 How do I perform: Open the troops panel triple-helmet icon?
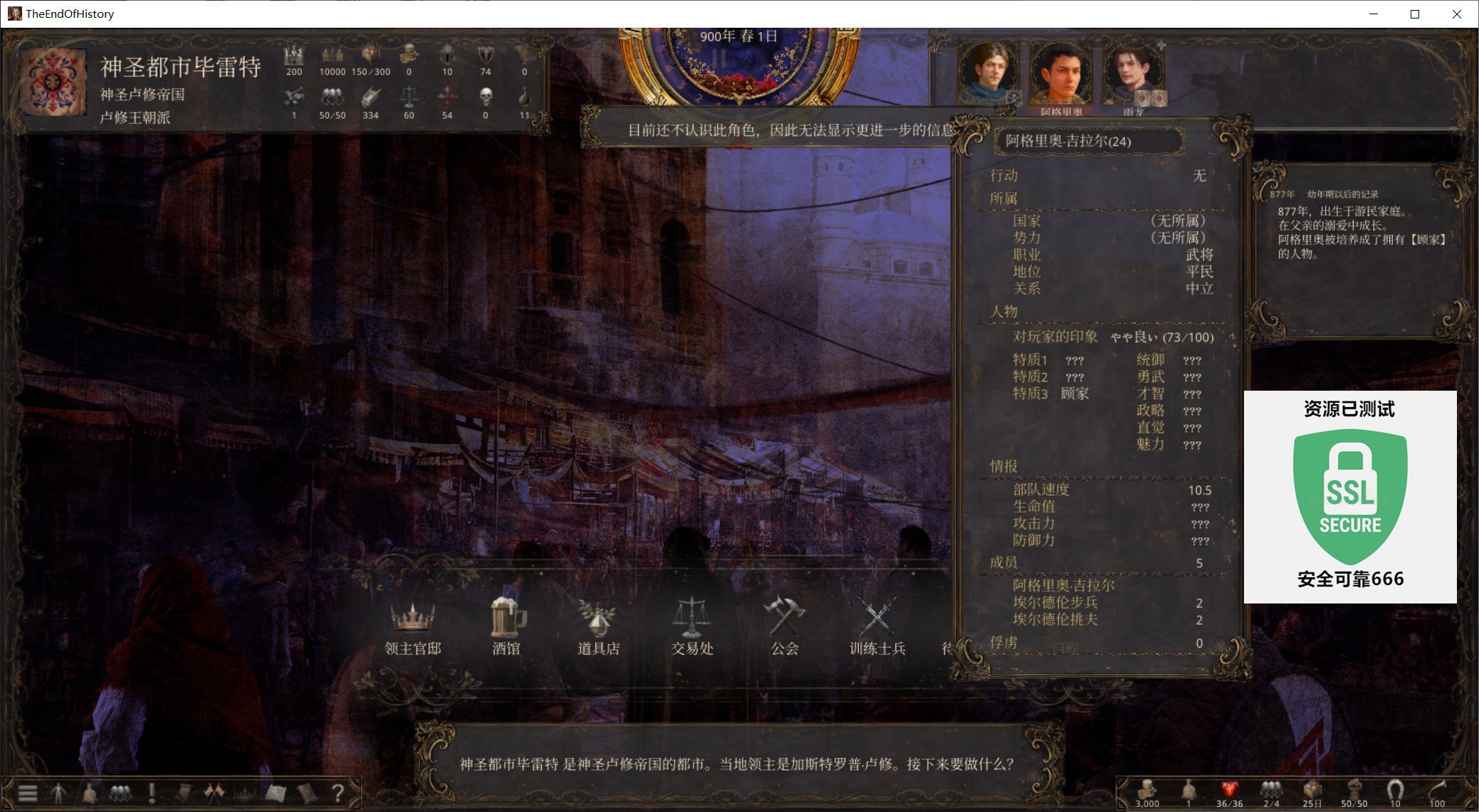tap(120, 792)
